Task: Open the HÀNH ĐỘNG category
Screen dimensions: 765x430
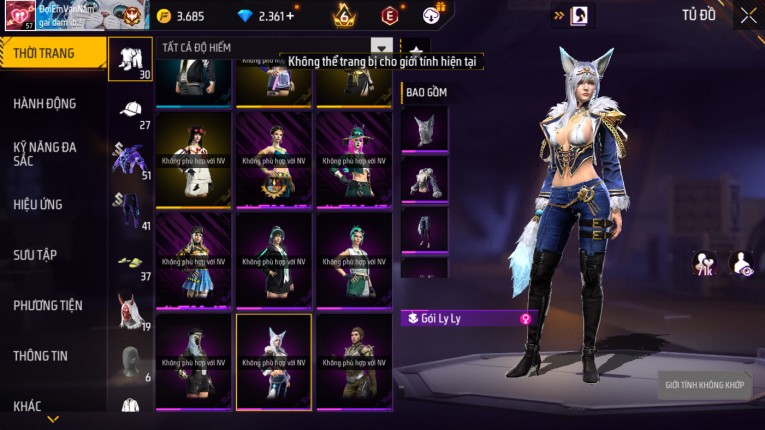Action: point(45,103)
